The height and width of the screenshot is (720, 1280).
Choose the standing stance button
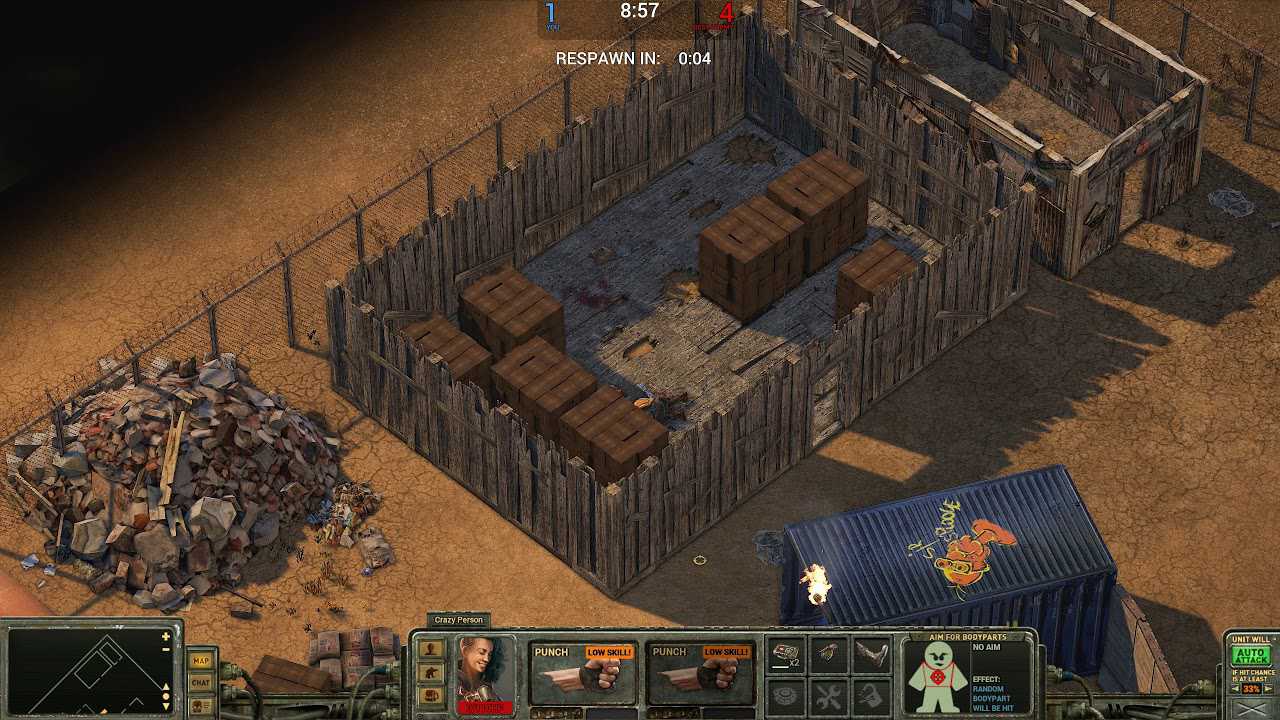coord(432,648)
